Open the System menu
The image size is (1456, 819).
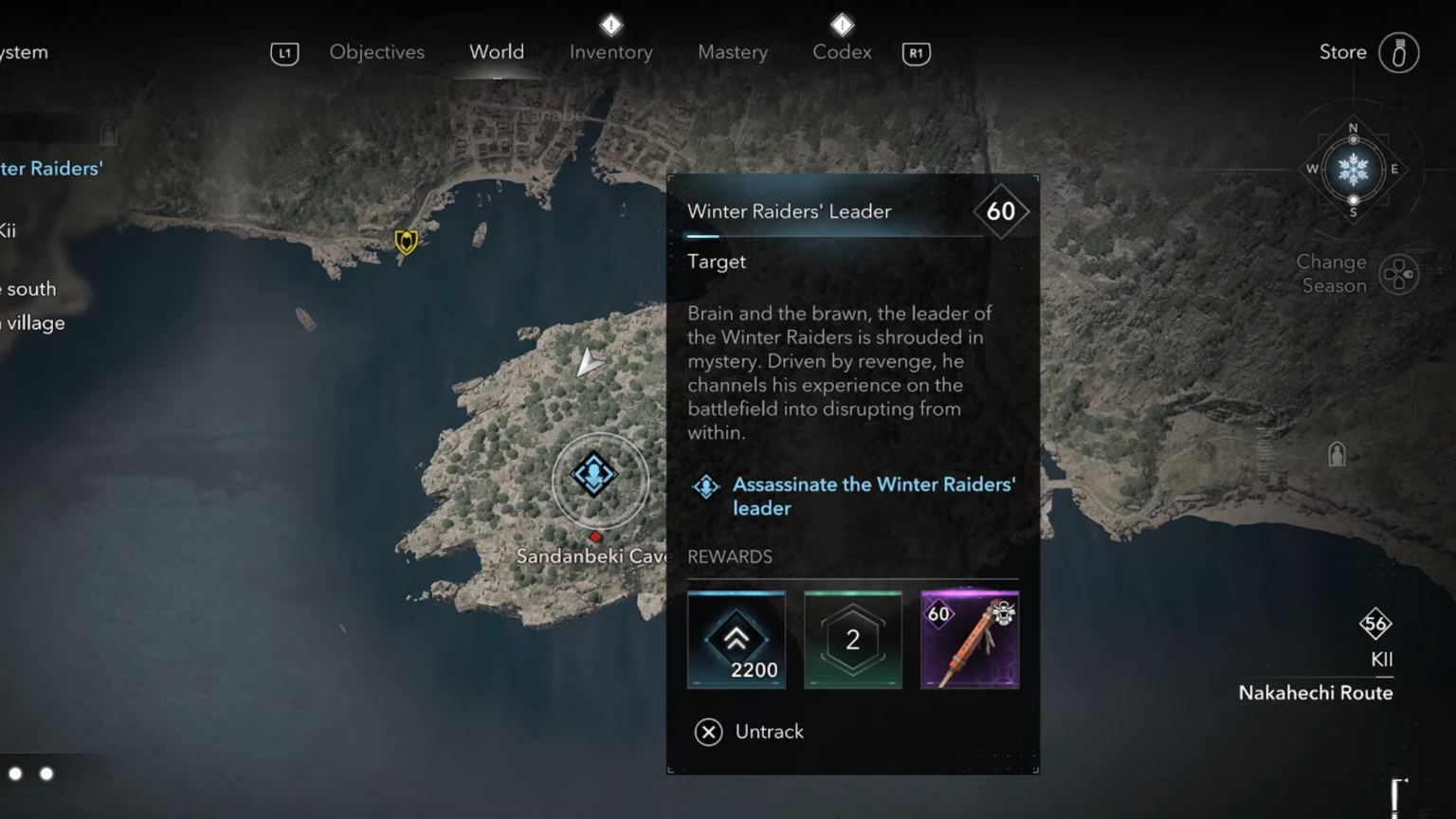24,52
